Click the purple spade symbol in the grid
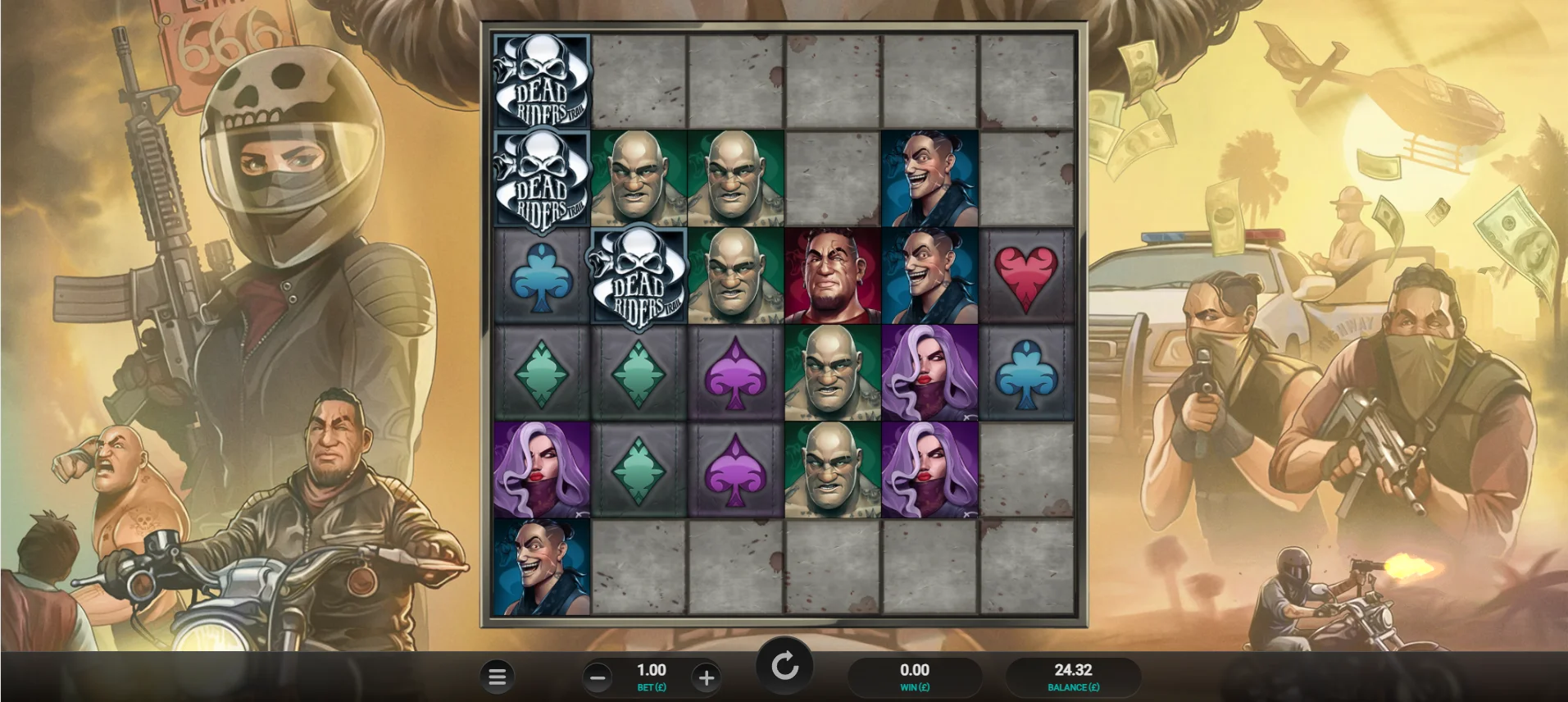The image size is (1568, 702). (734, 372)
